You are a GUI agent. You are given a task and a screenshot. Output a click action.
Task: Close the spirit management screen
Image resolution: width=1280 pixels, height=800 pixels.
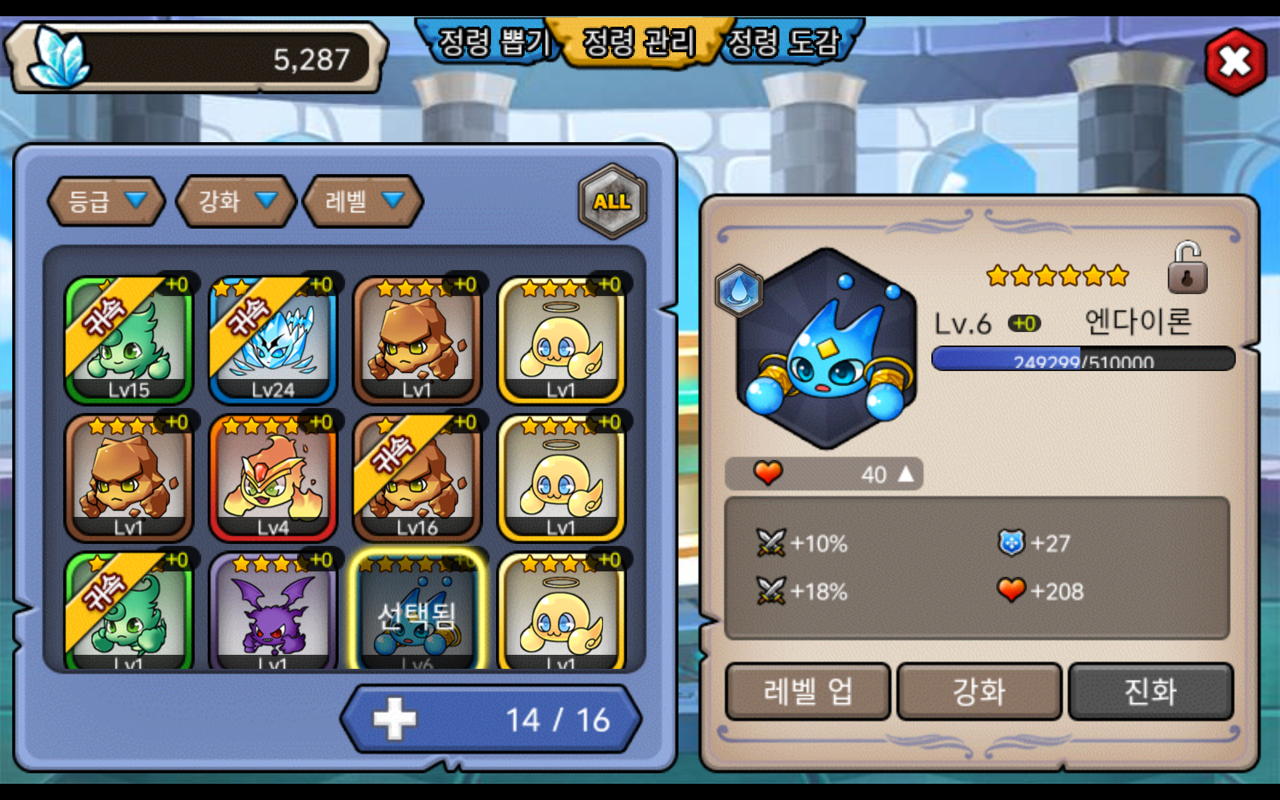(1235, 62)
